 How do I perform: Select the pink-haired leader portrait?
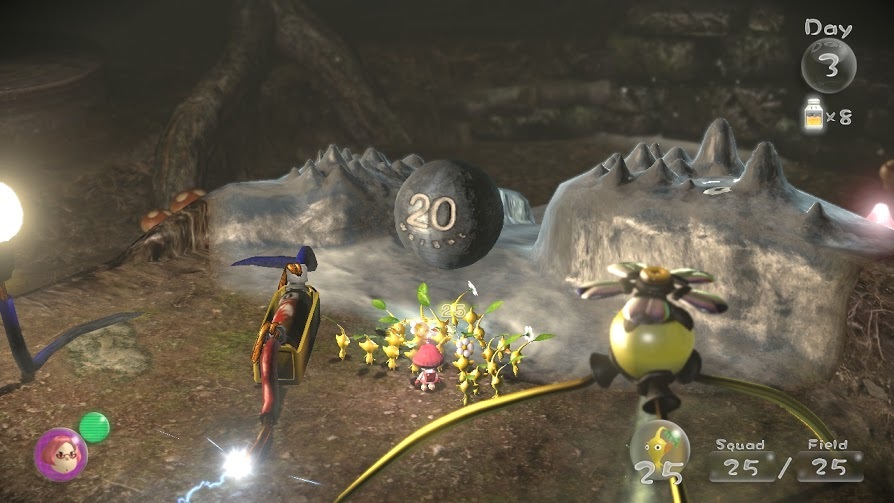click(60, 454)
